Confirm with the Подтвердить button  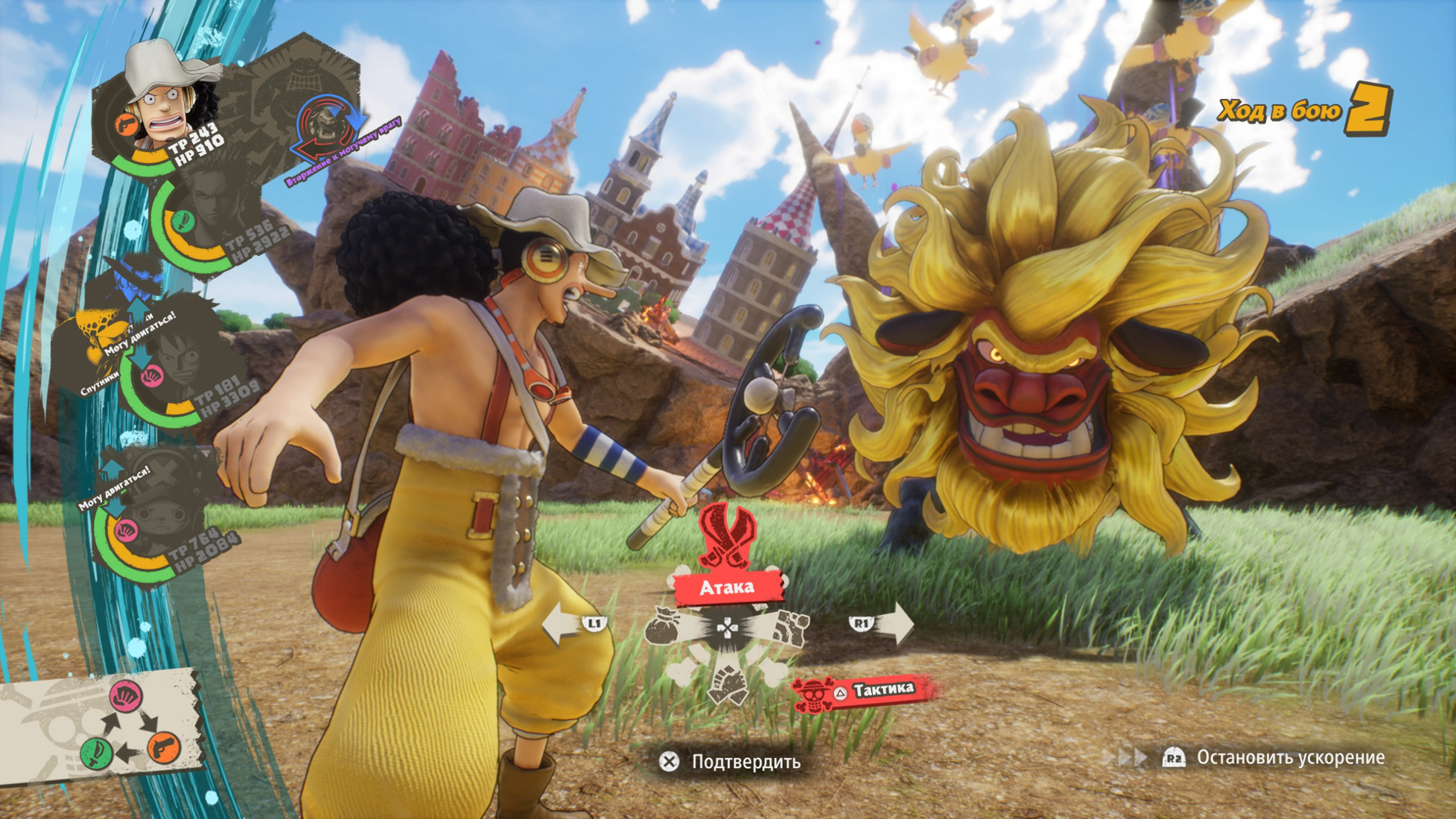pos(730,761)
